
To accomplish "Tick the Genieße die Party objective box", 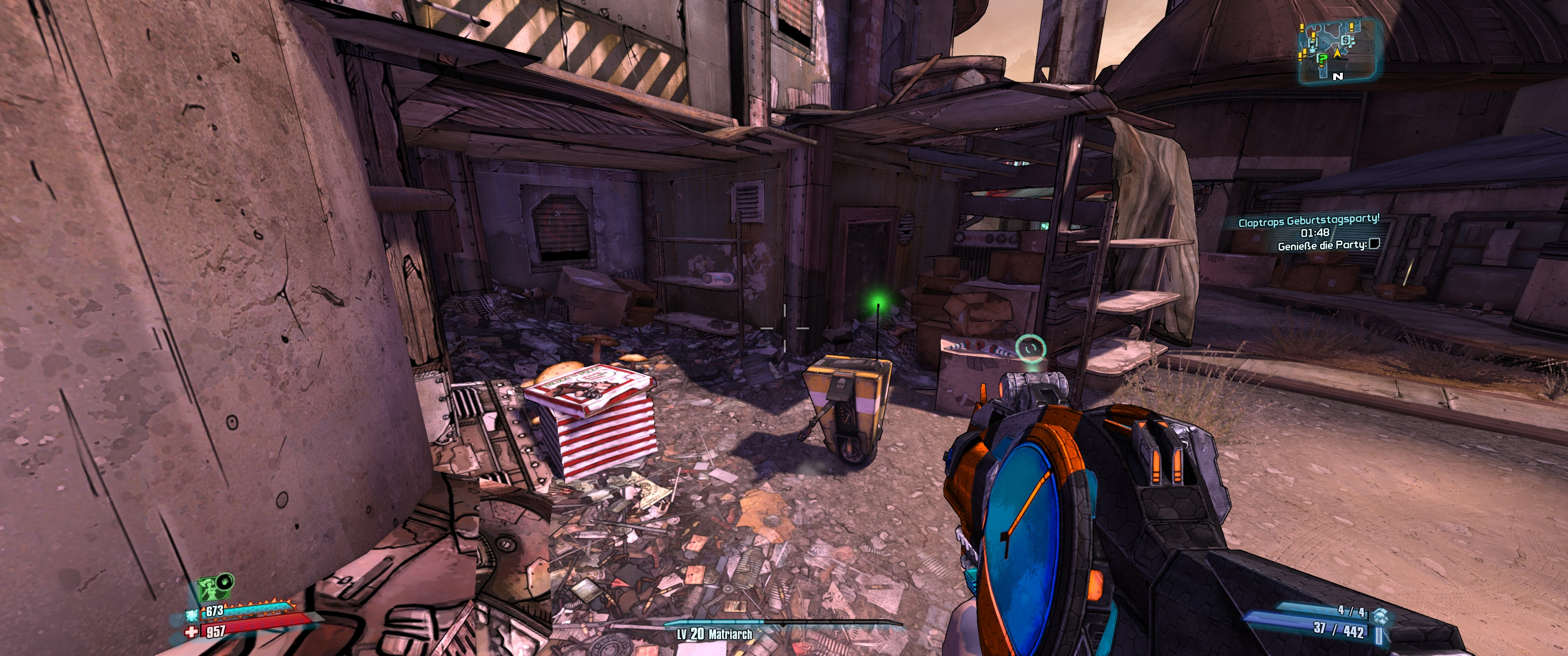I will click(1374, 244).
